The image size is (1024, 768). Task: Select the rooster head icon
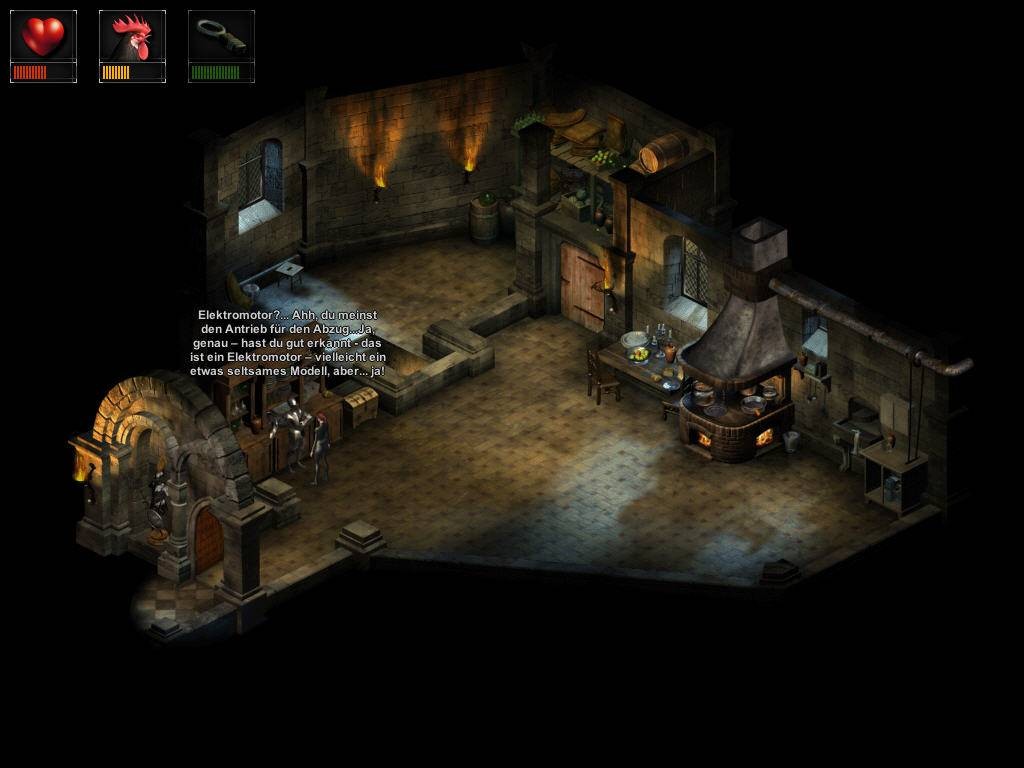click(x=132, y=37)
